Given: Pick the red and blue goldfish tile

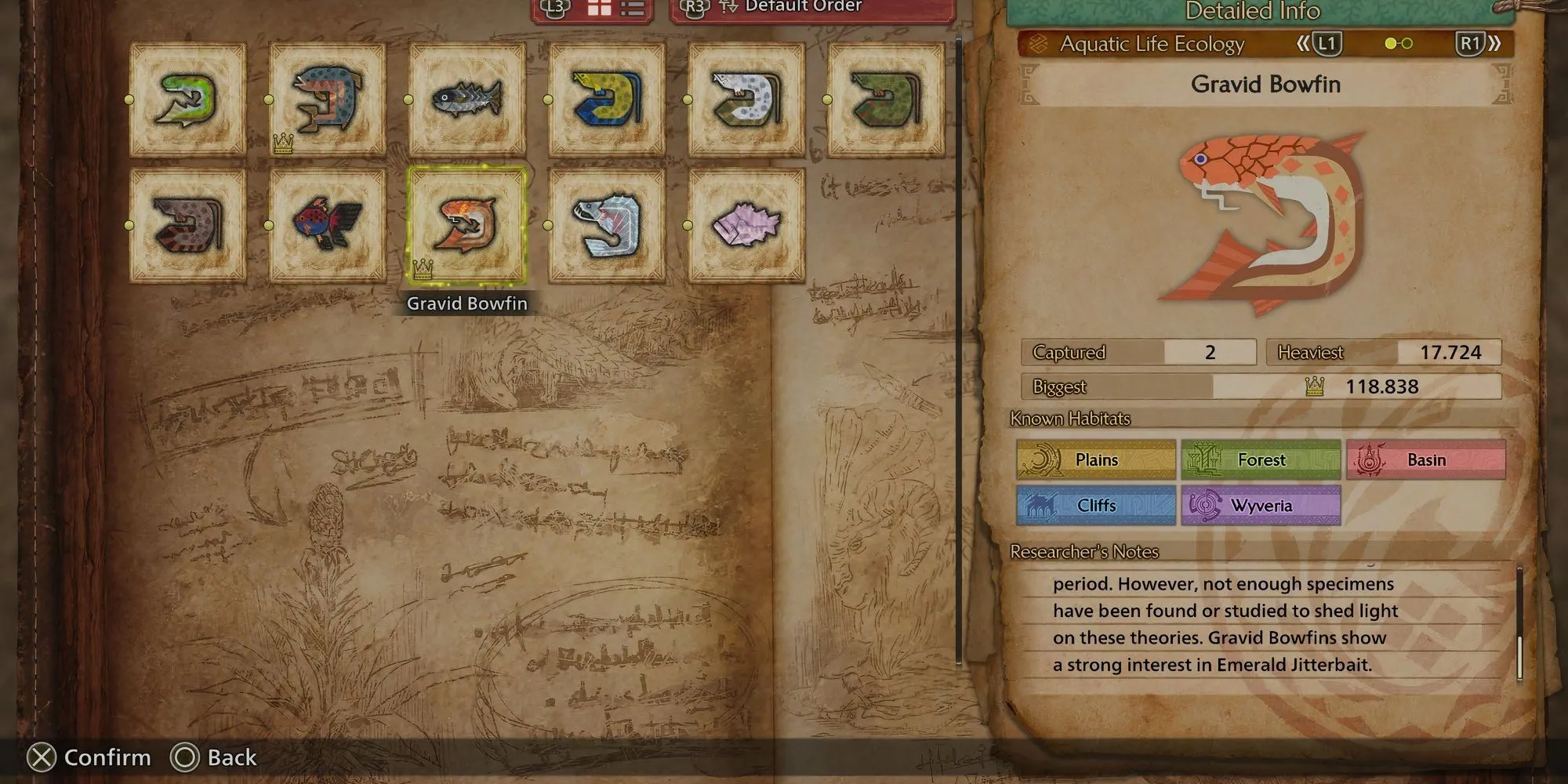Looking at the screenshot, I should click(x=327, y=225).
